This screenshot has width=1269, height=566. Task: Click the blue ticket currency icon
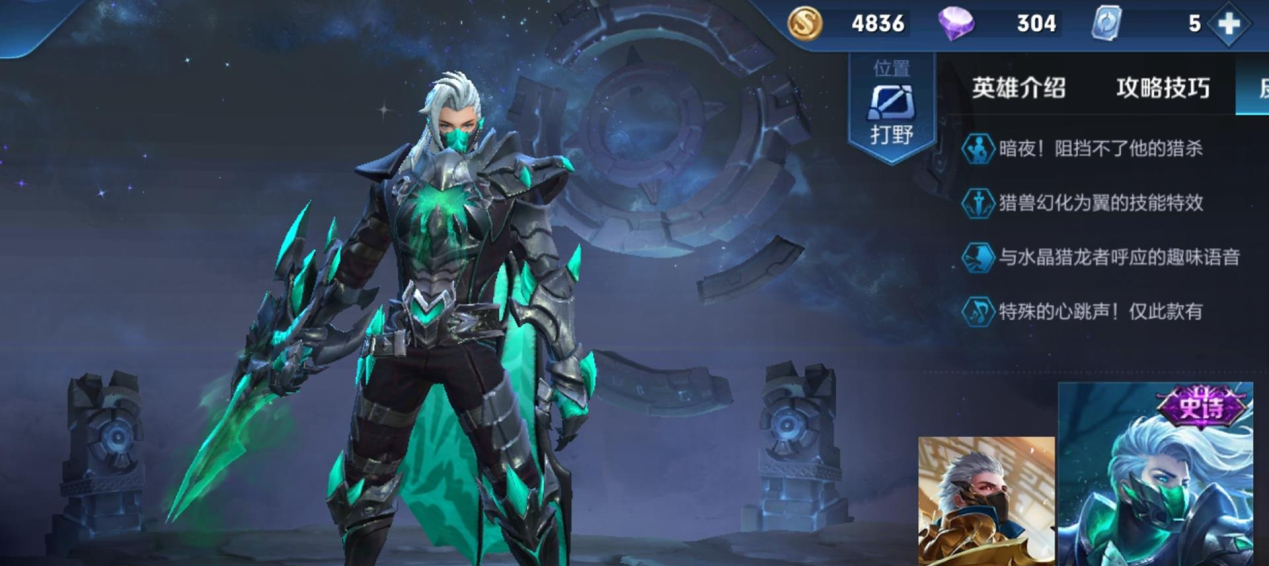(x=1107, y=23)
